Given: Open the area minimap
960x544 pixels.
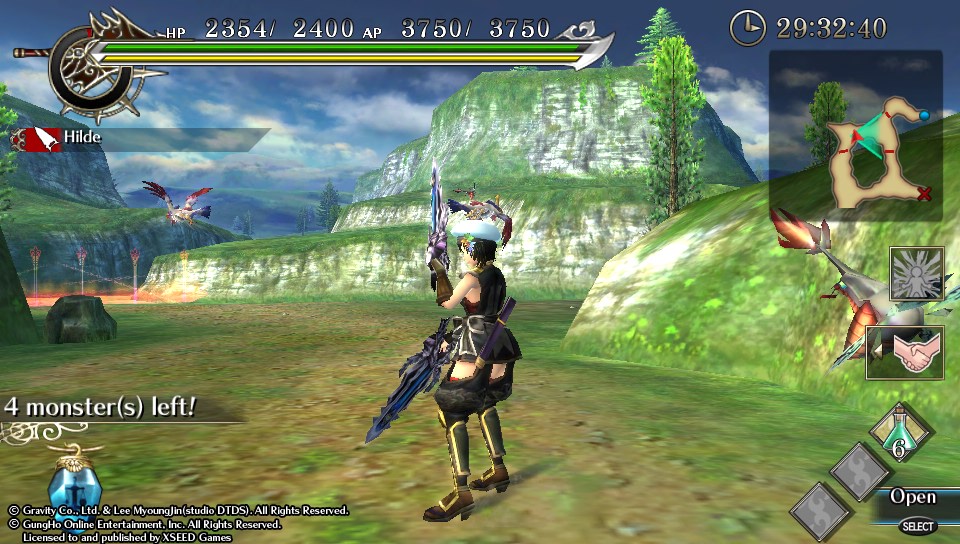Looking at the screenshot, I should tap(856, 136).
